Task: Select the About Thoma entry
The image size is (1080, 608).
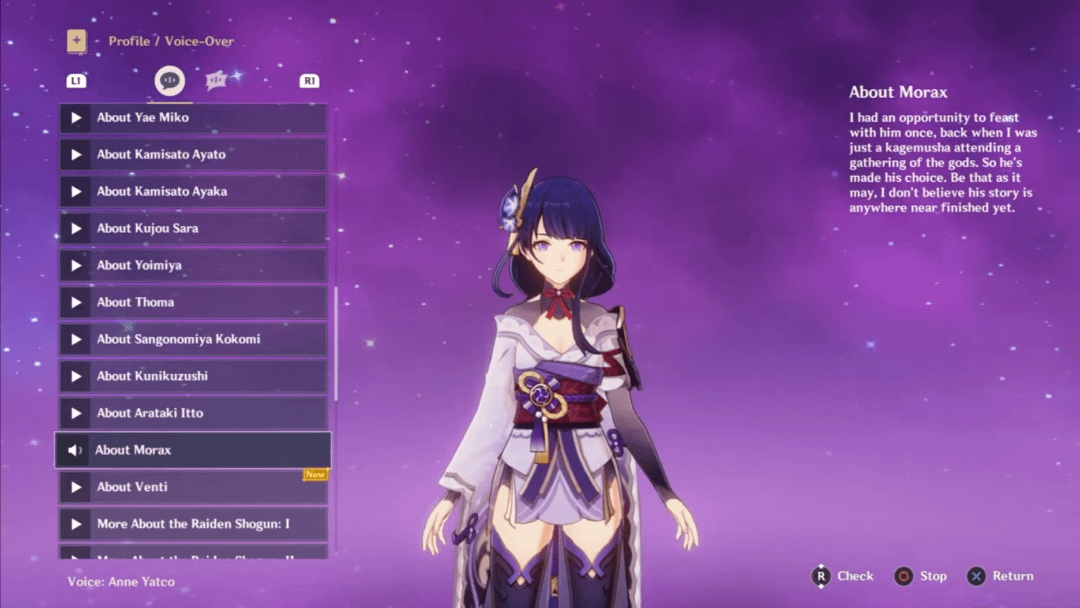Action: 192,303
